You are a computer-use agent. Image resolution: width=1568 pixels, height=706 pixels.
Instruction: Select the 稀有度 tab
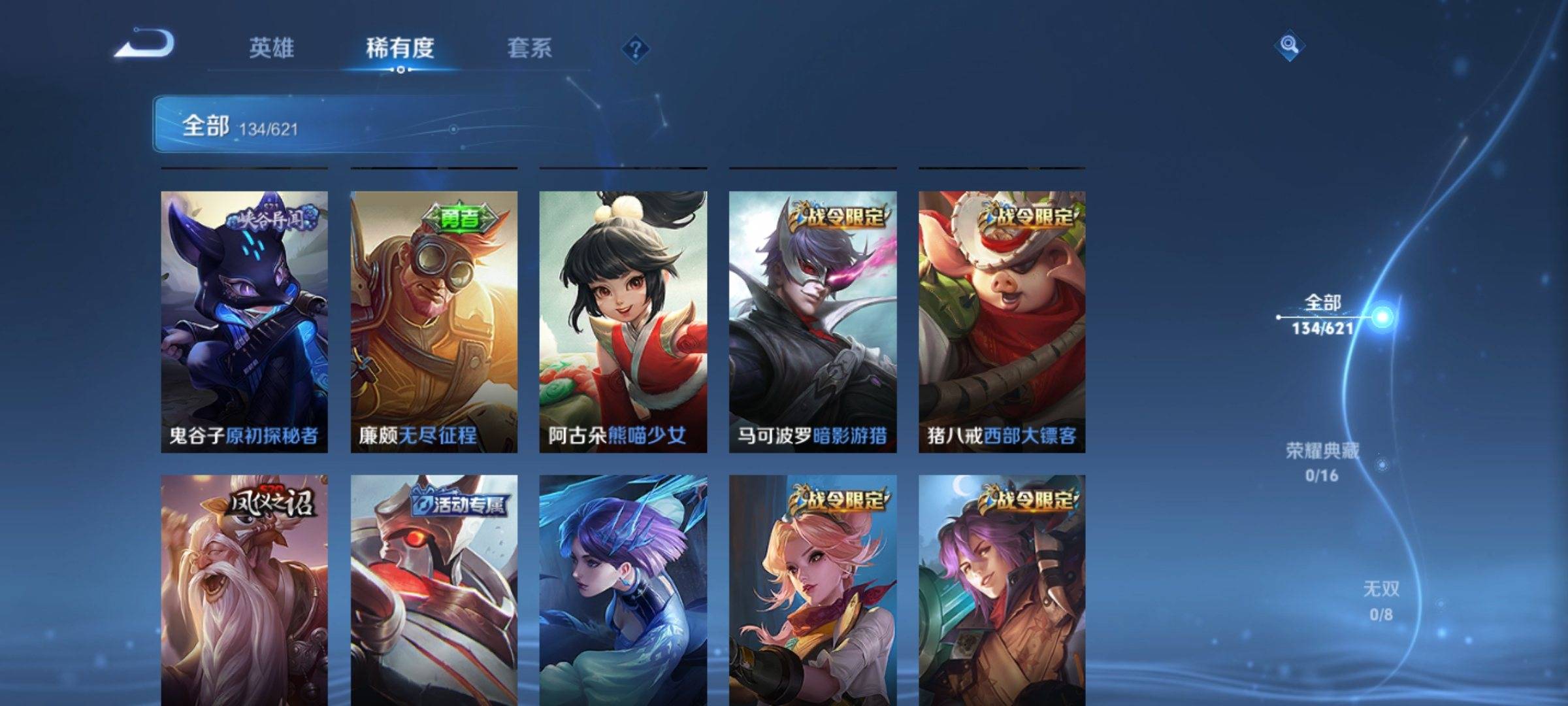tap(400, 48)
